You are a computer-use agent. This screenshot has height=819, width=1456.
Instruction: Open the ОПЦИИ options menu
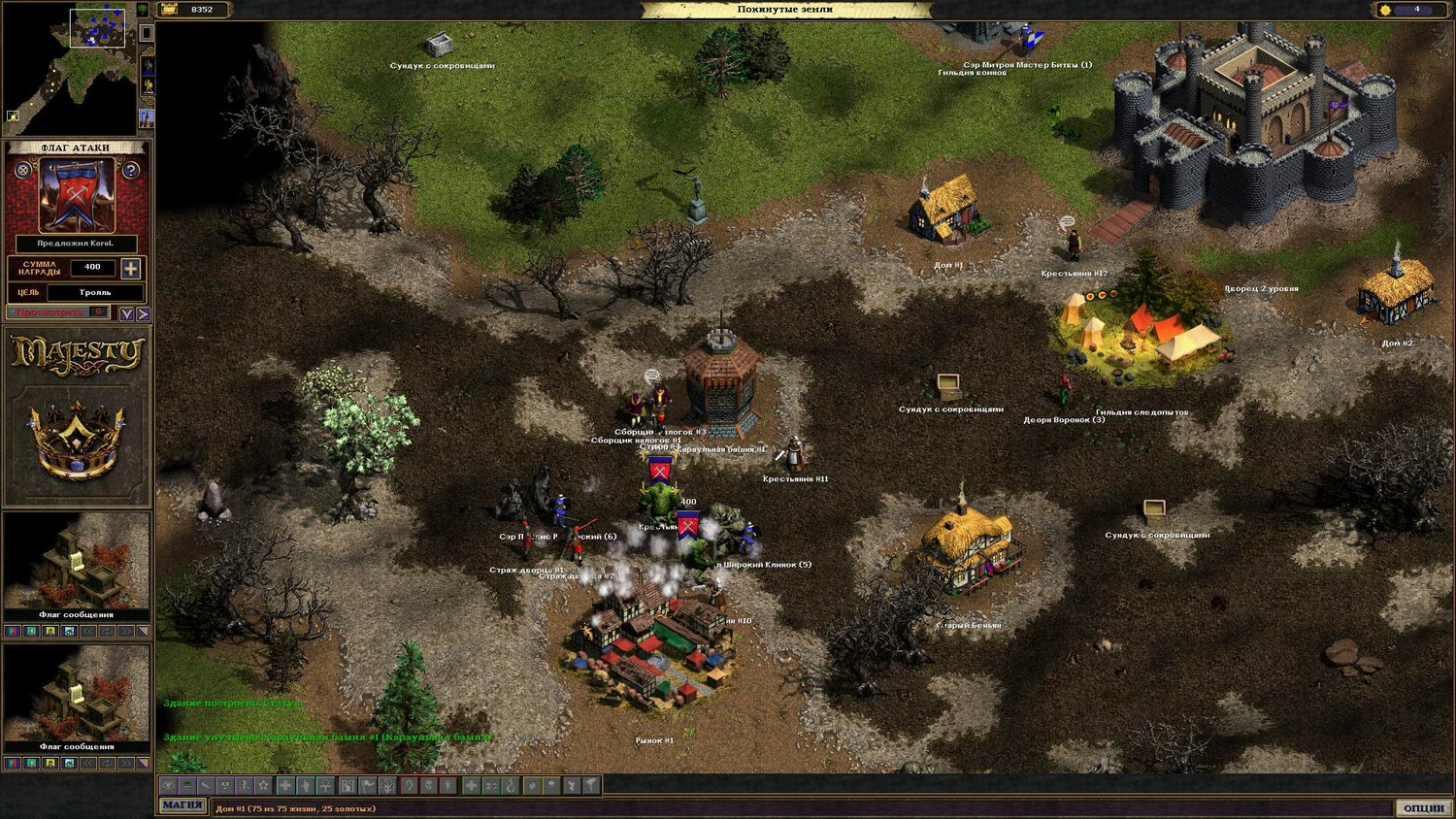tap(1423, 808)
